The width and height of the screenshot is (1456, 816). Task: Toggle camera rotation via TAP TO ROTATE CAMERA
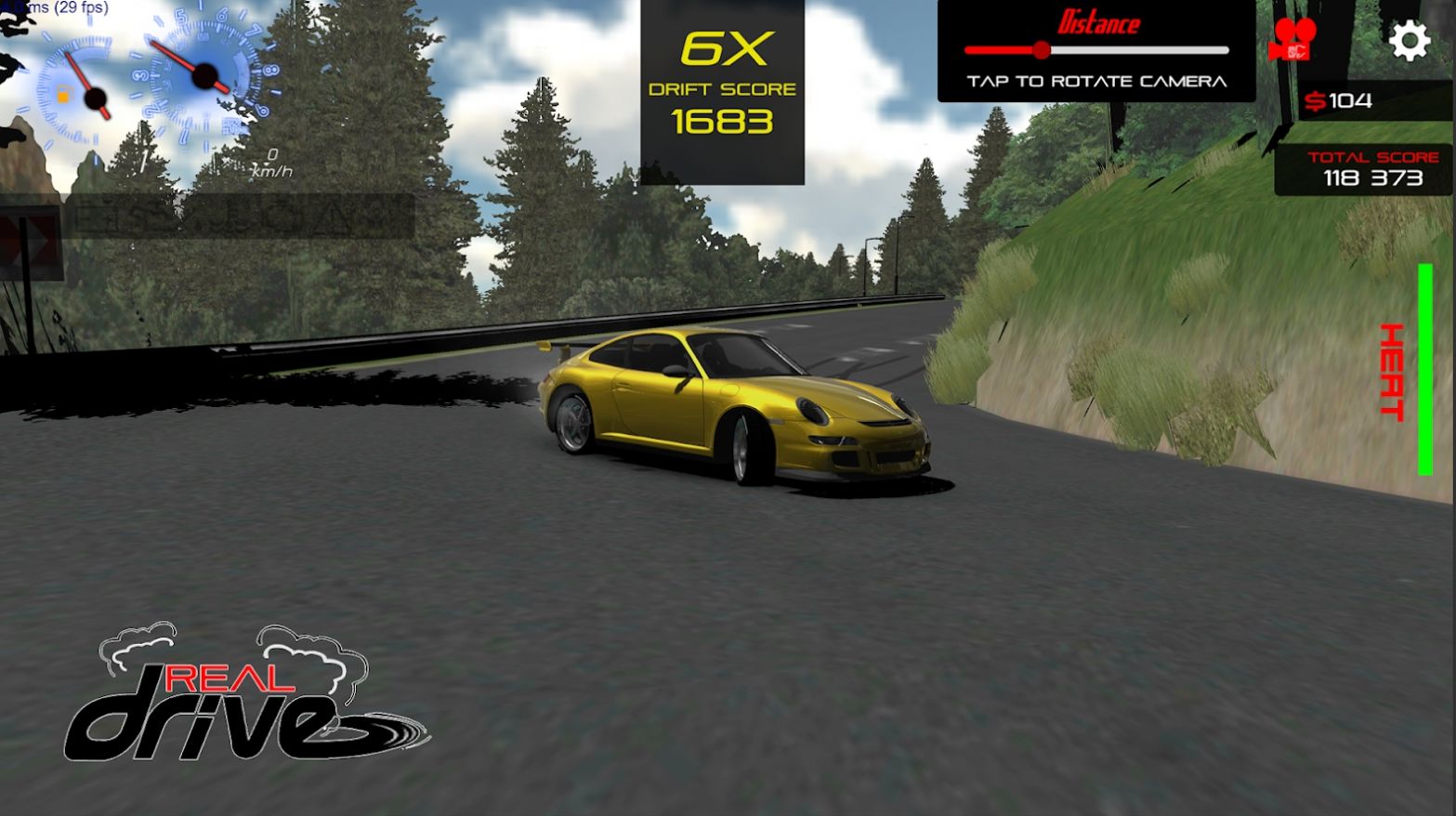[x=1096, y=80]
